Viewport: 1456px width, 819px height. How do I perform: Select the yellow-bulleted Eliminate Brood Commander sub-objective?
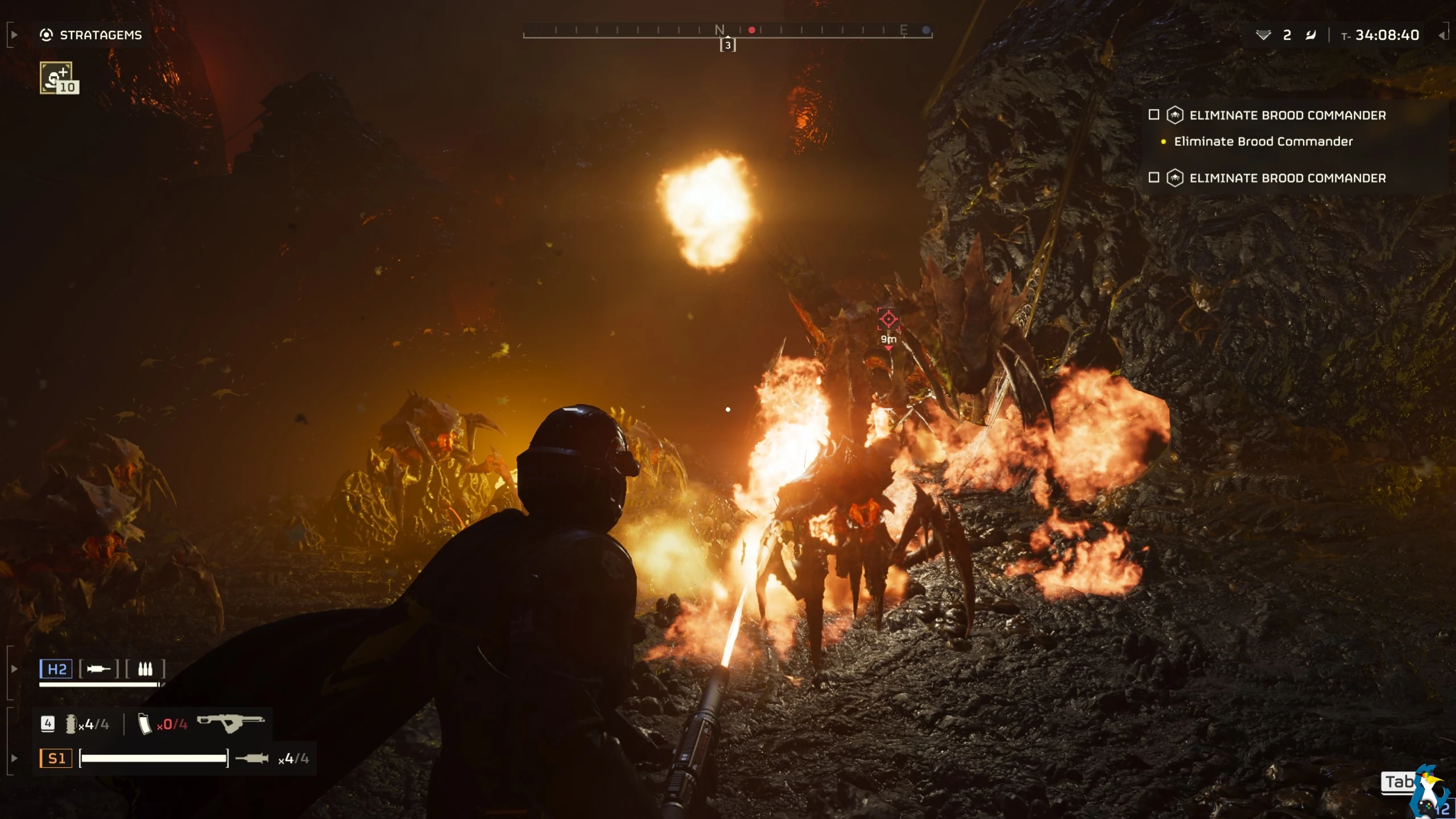[1262, 141]
